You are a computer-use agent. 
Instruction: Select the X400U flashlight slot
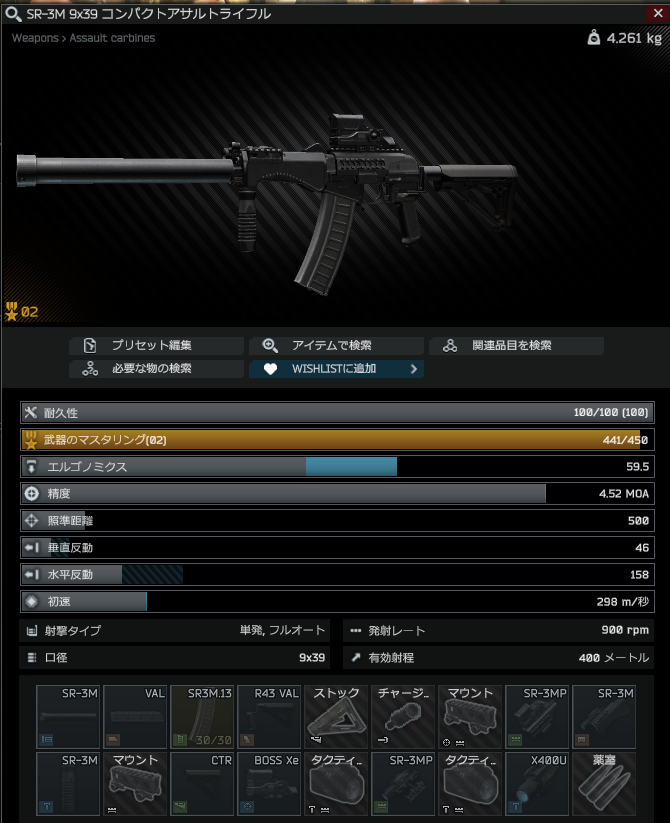[537, 784]
